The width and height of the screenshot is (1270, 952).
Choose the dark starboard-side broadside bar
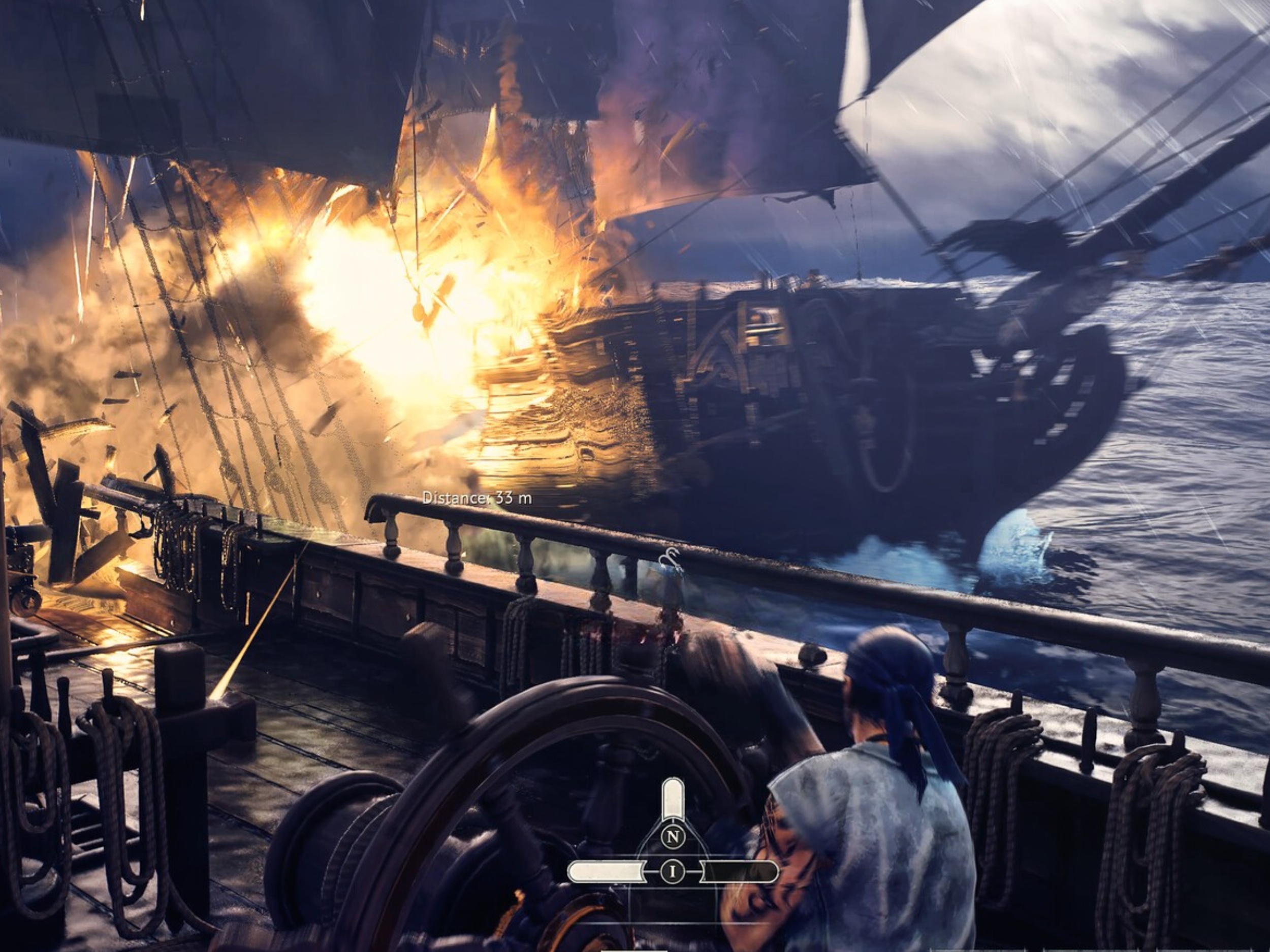740,872
